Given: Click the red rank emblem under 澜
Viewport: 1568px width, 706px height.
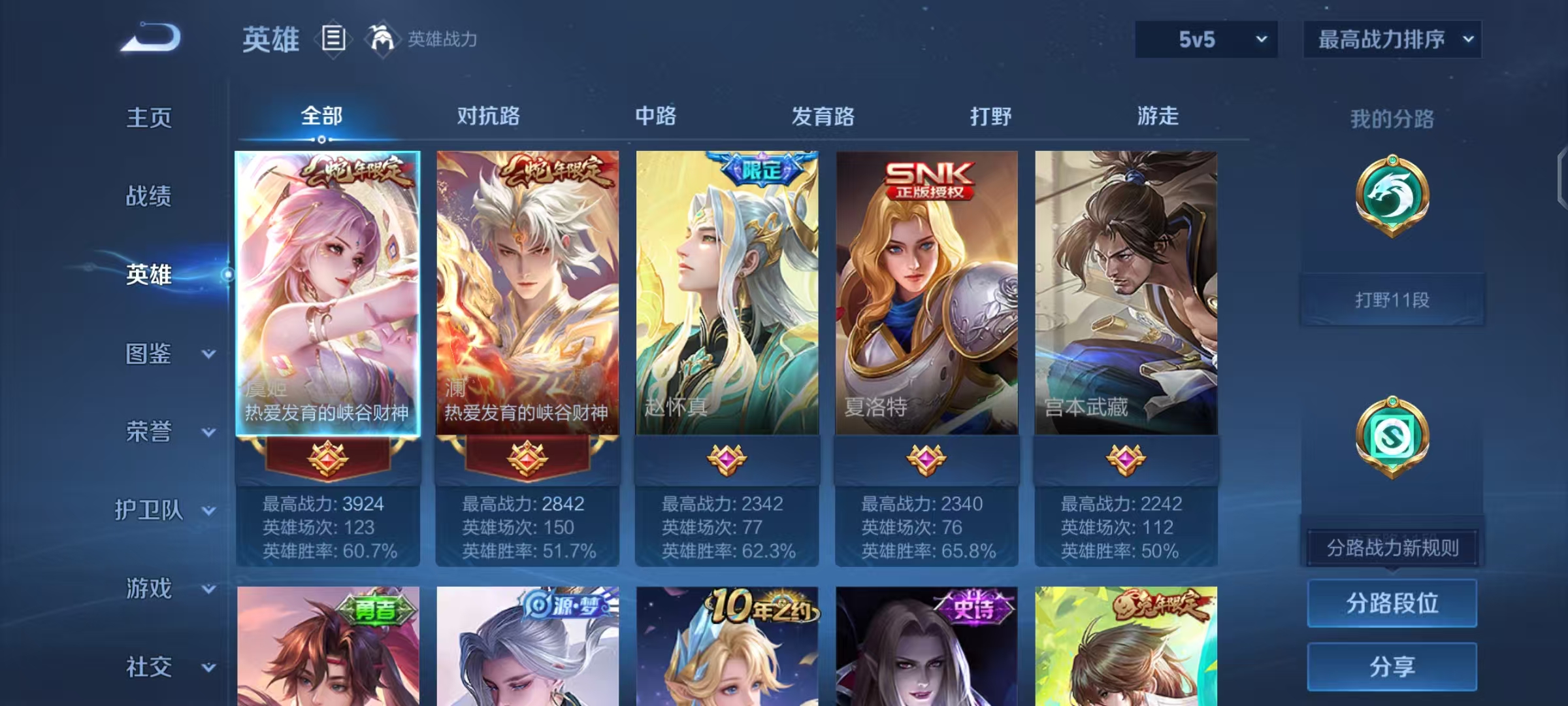Looking at the screenshot, I should (527, 460).
